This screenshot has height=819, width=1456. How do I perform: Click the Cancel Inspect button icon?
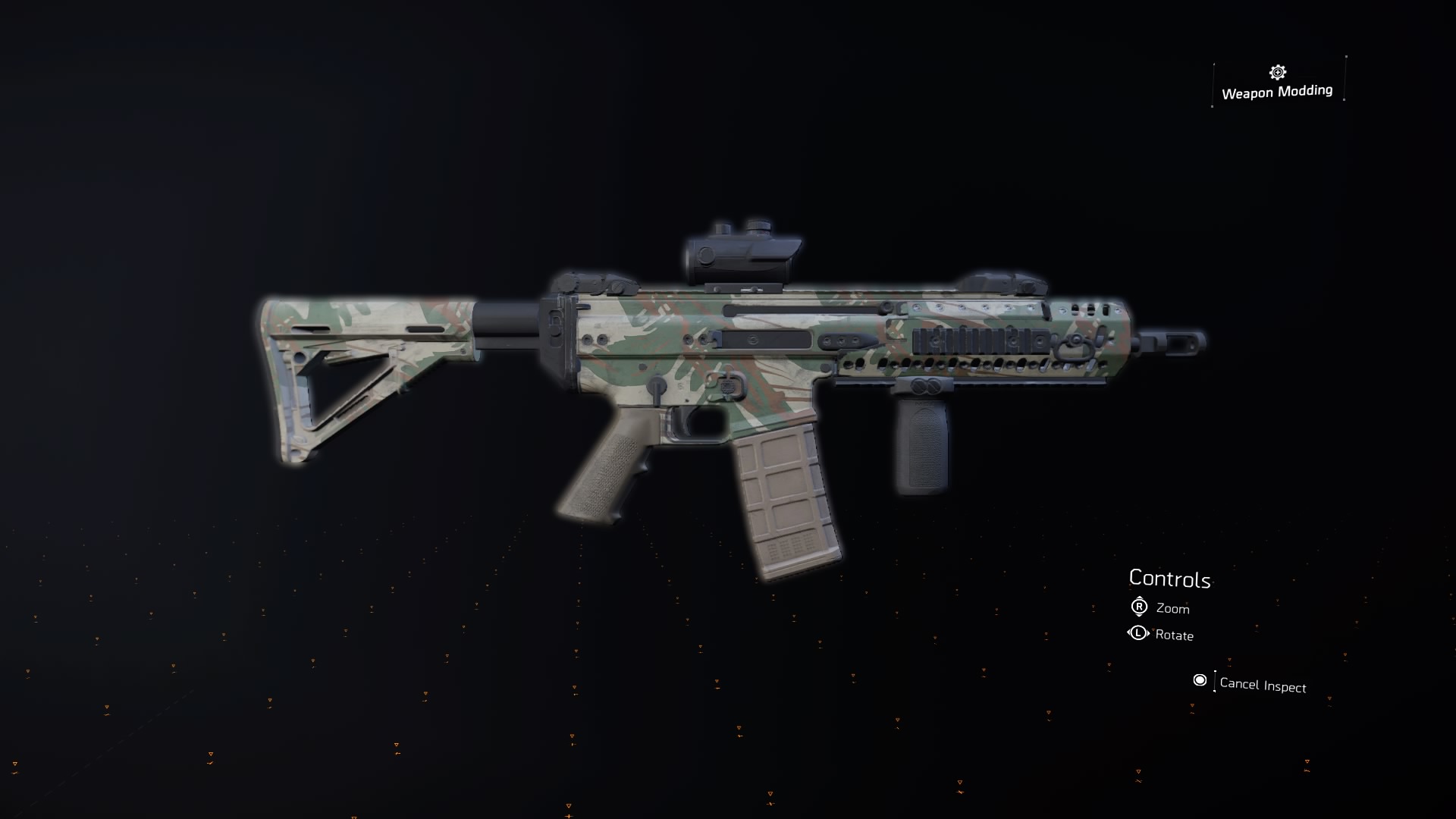(x=1201, y=681)
